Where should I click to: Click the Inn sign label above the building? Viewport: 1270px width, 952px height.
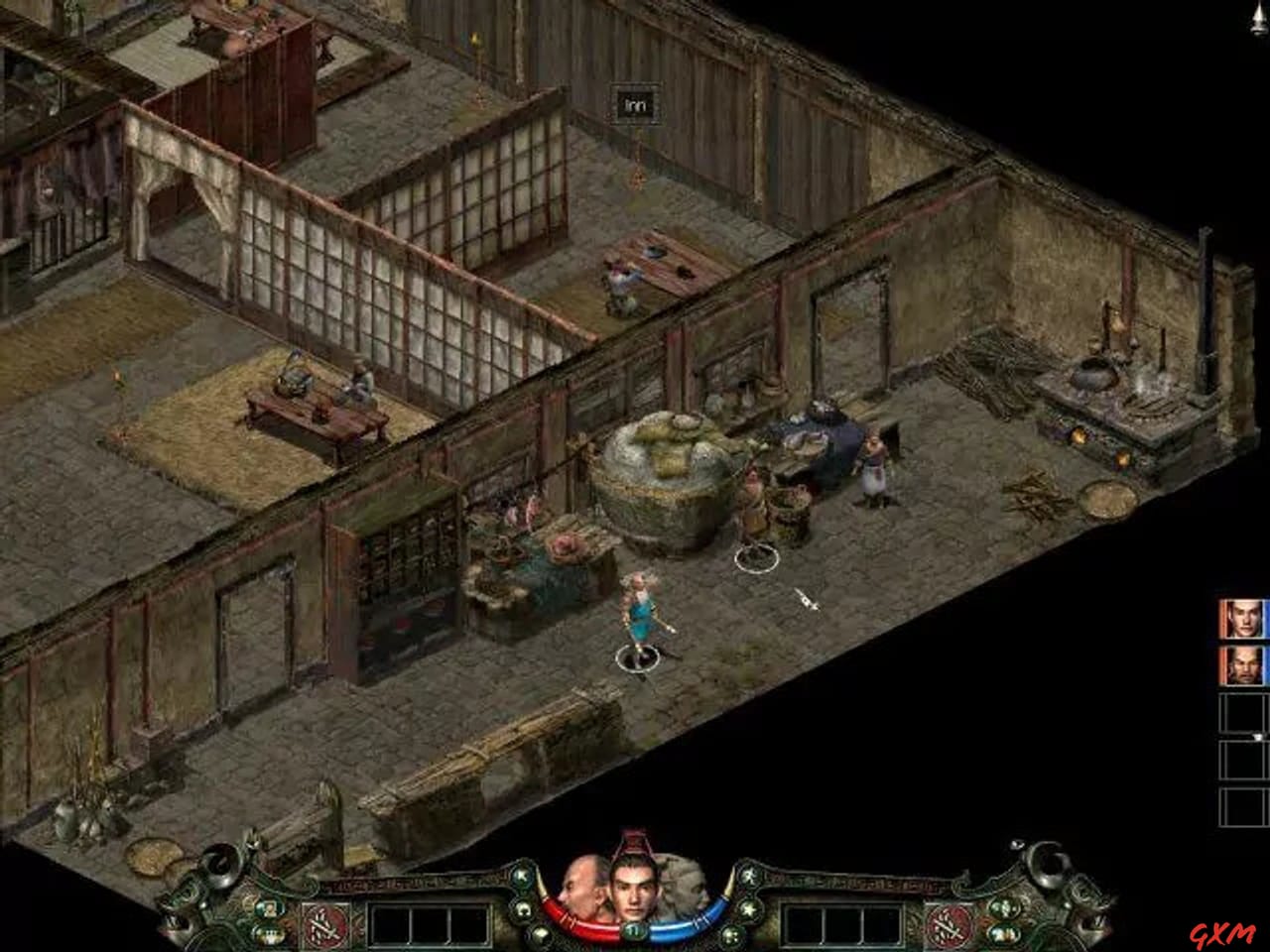point(635,102)
